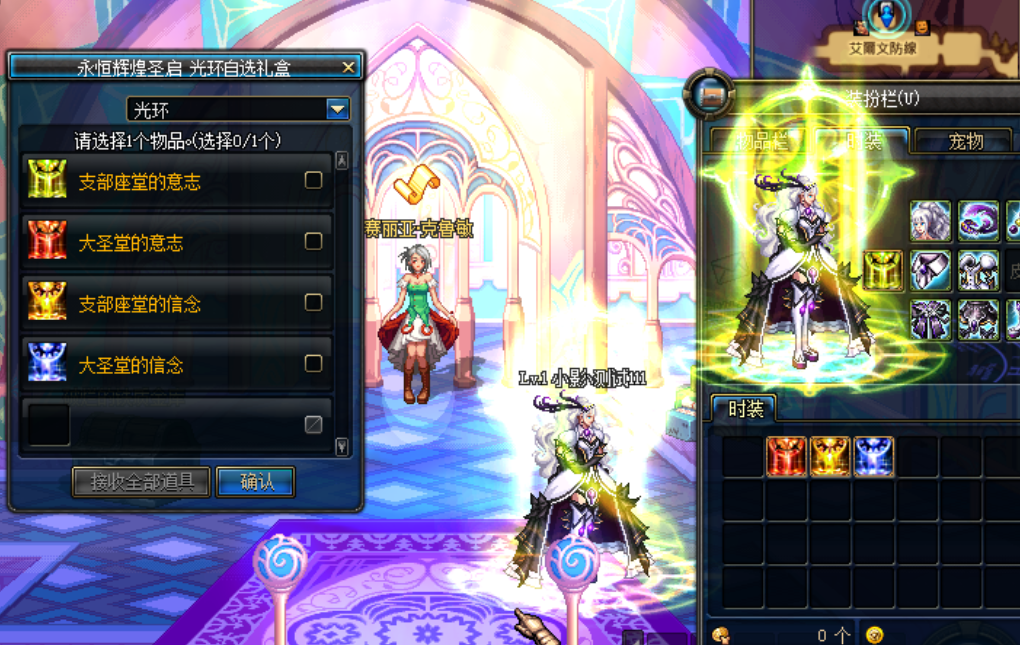
Task: Tick the 支部座堂的信念 checkbox
Action: click(x=313, y=302)
